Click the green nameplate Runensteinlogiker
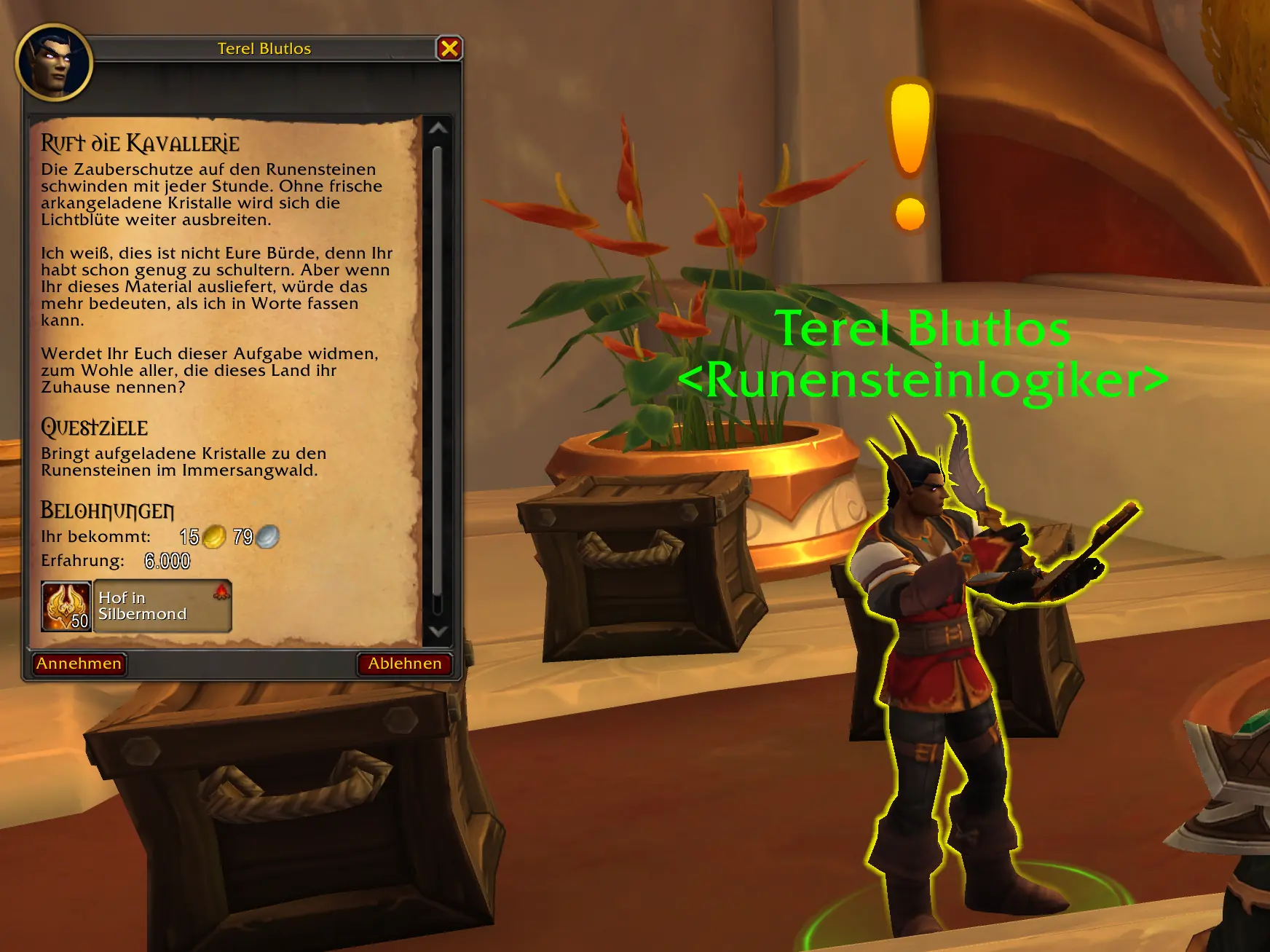This screenshot has height=952, width=1270. (925, 382)
